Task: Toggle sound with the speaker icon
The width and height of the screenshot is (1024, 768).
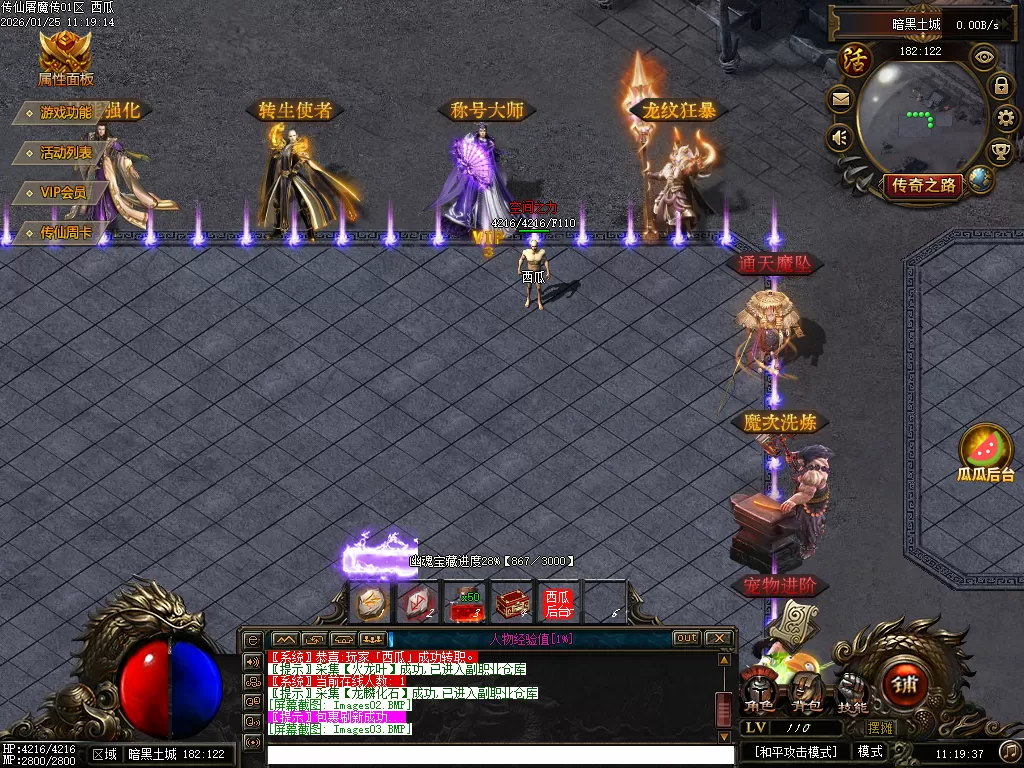Action: [839, 137]
